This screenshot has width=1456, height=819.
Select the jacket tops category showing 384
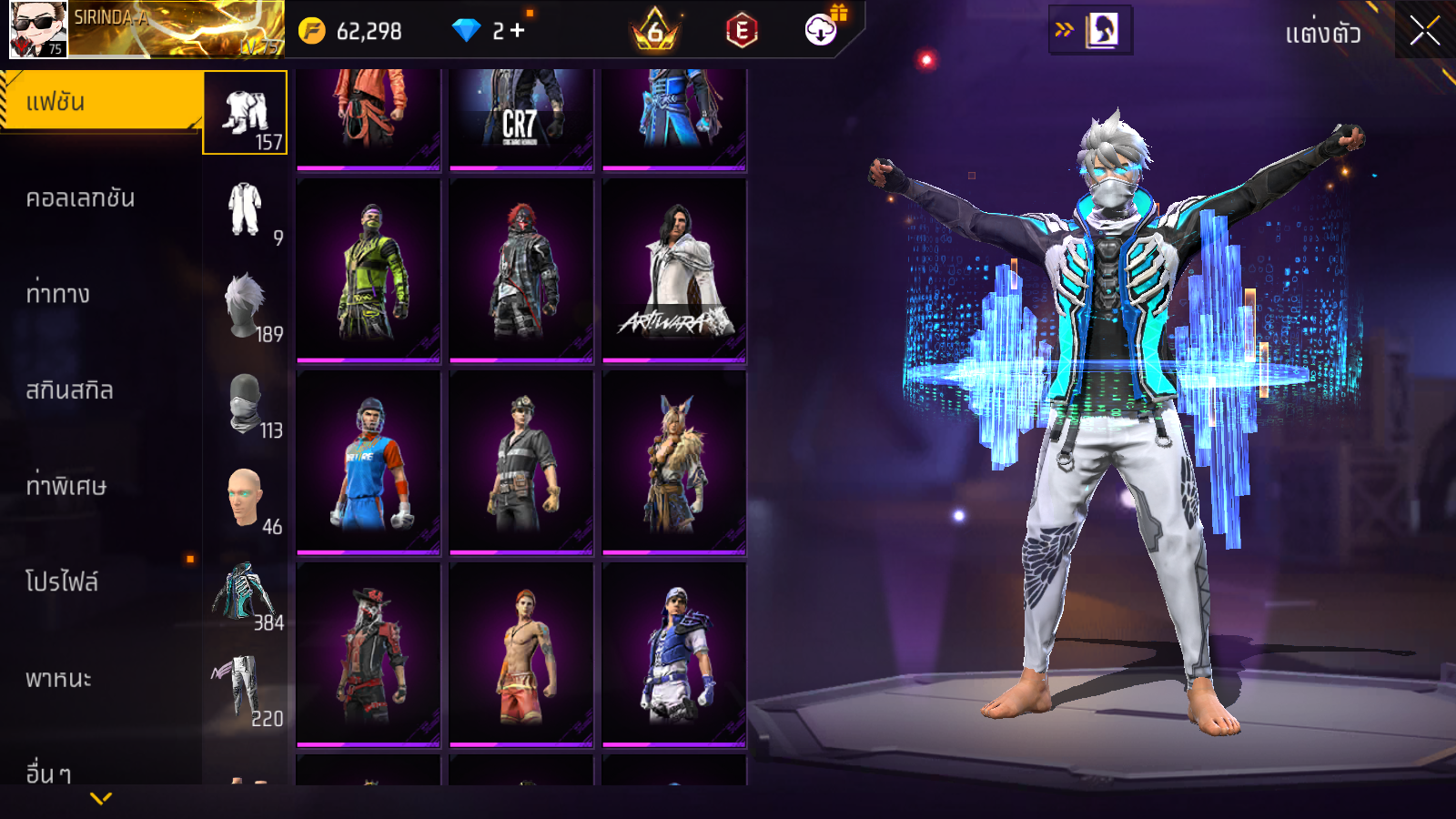click(245, 594)
